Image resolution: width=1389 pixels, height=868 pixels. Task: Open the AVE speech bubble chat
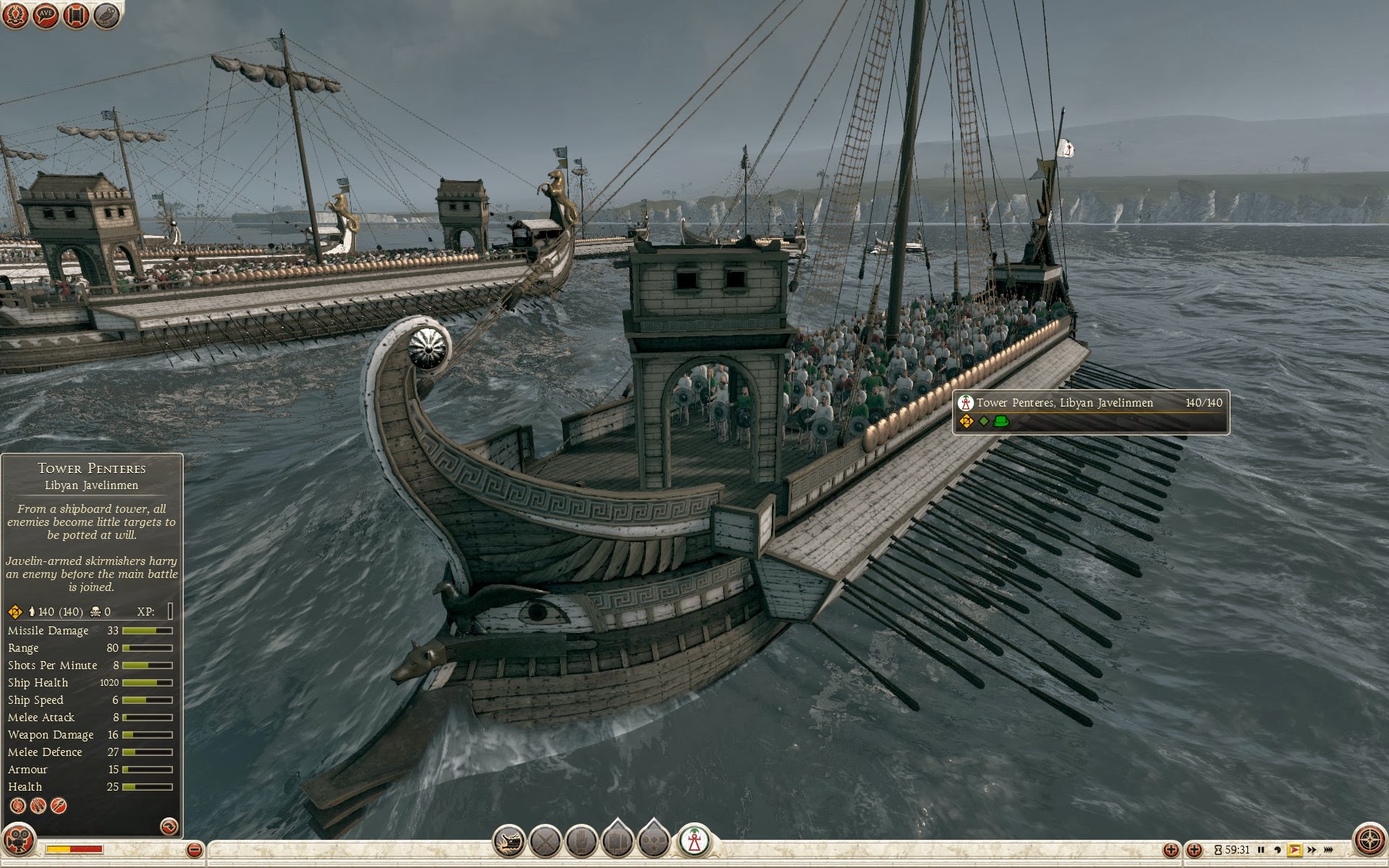click(x=46, y=15)
